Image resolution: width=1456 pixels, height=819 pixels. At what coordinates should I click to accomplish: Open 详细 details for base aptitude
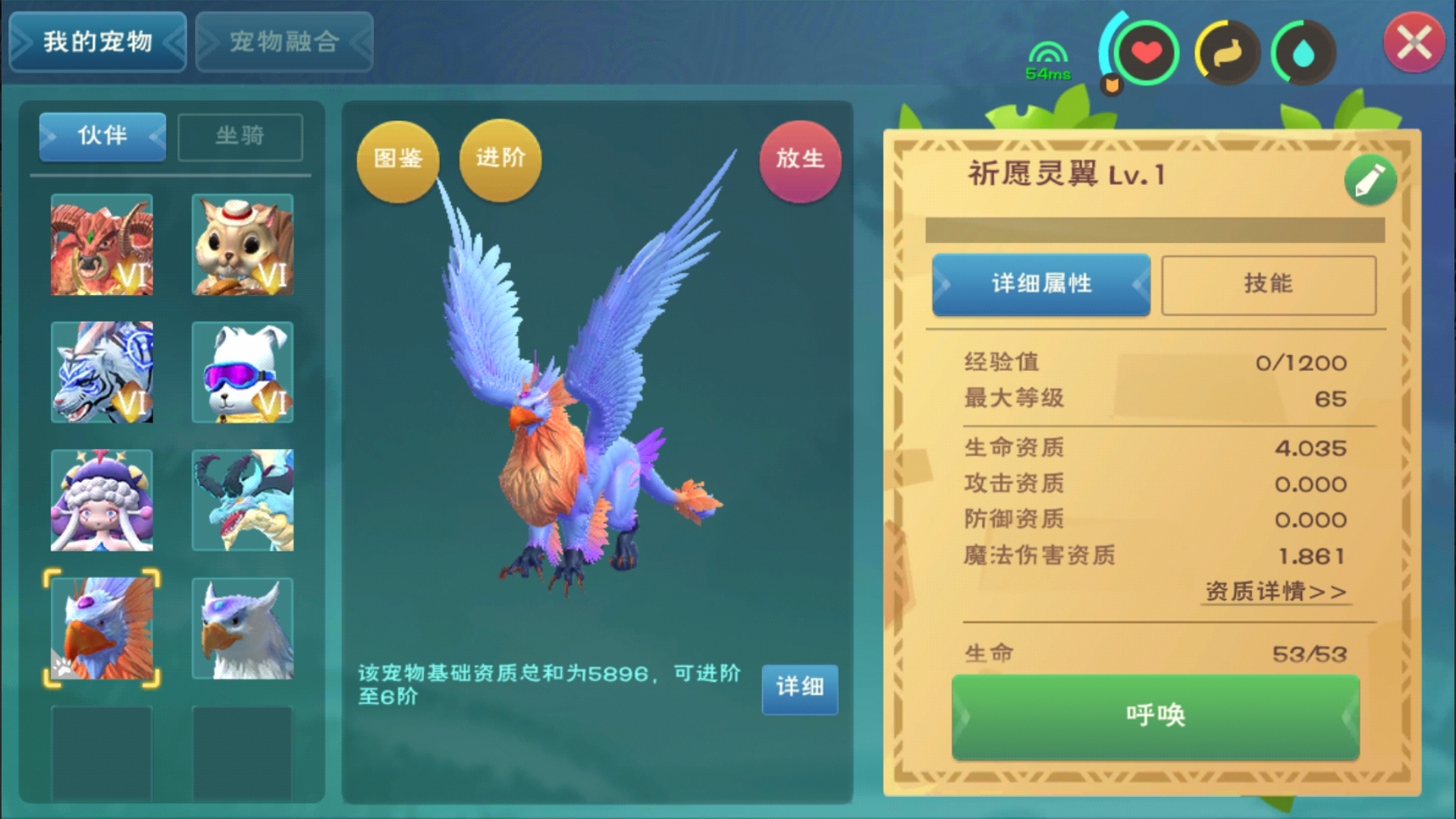[x=799, y=690]
